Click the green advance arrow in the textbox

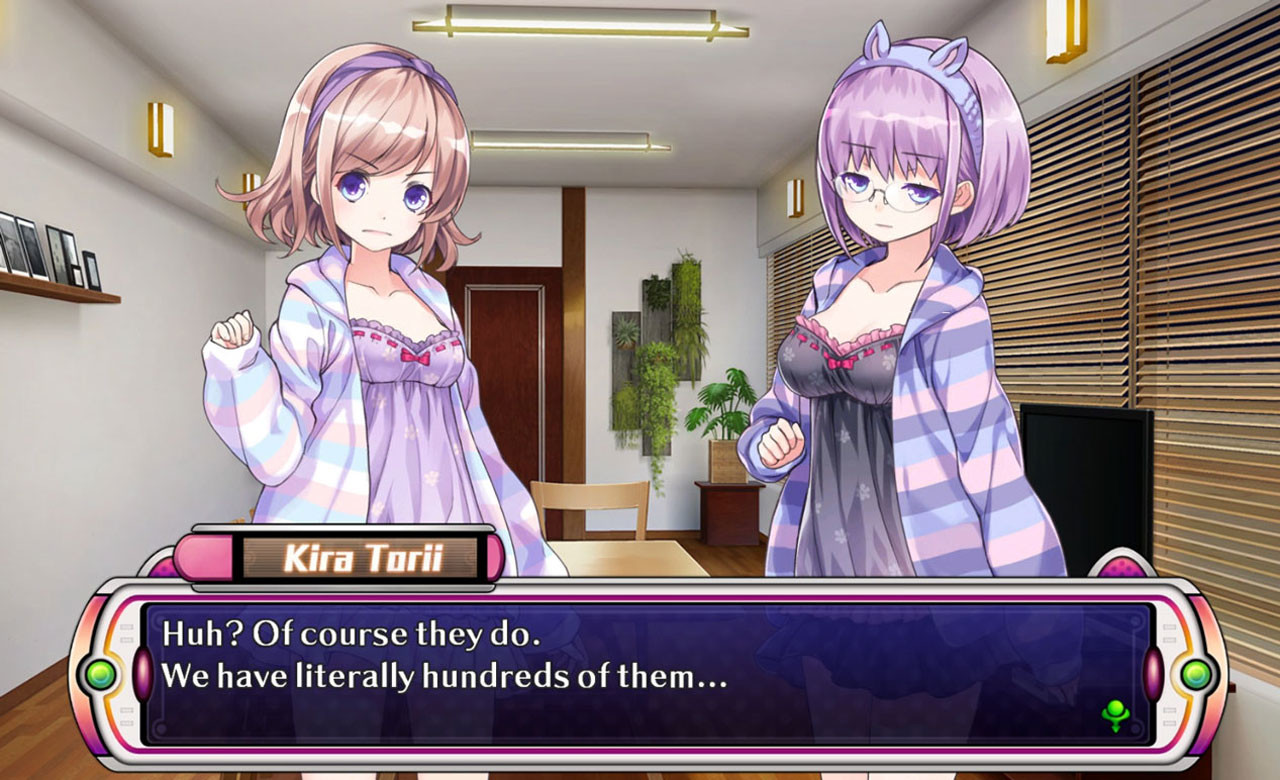(1115, 713)
